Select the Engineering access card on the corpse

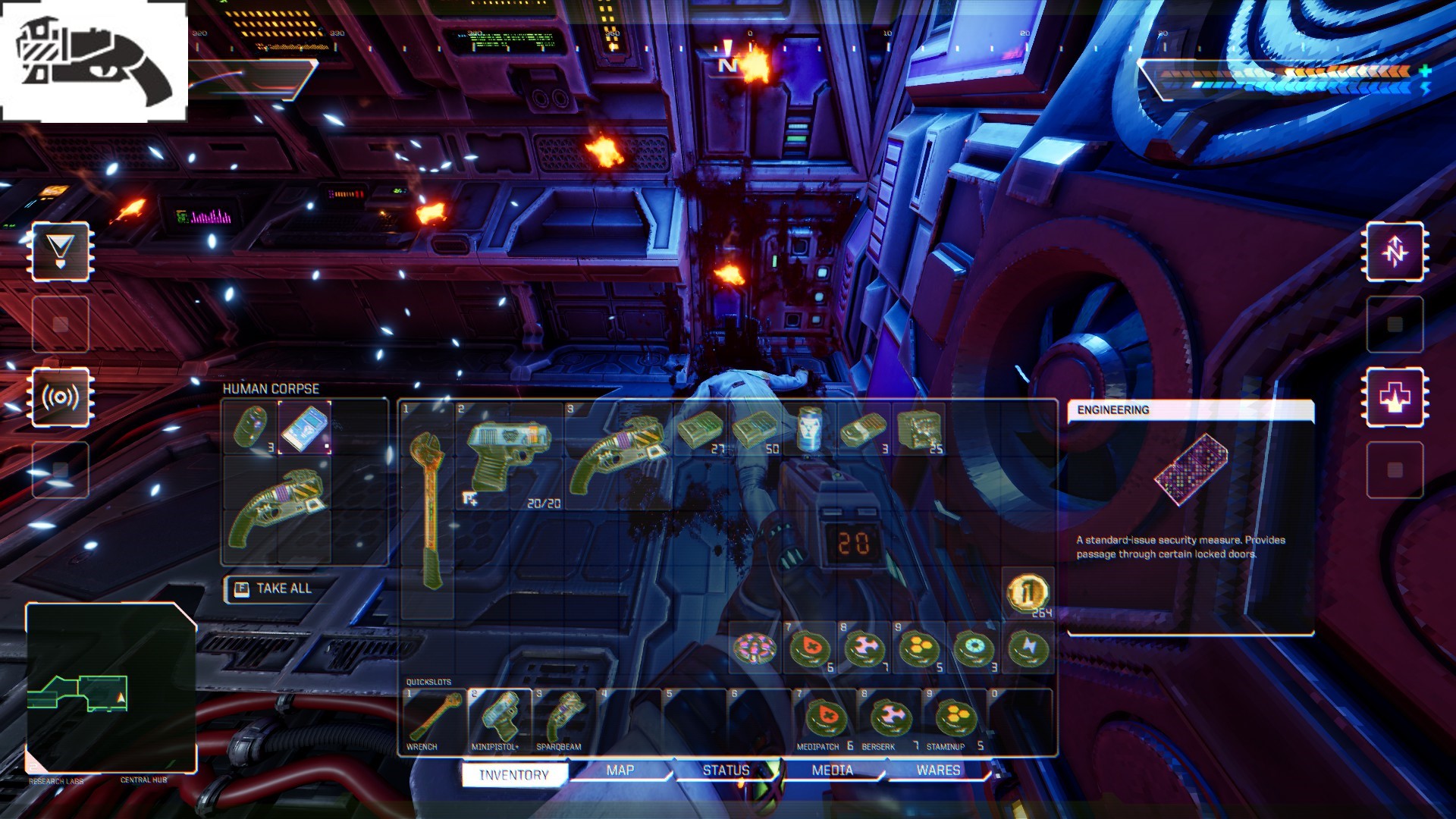[304, 428]
